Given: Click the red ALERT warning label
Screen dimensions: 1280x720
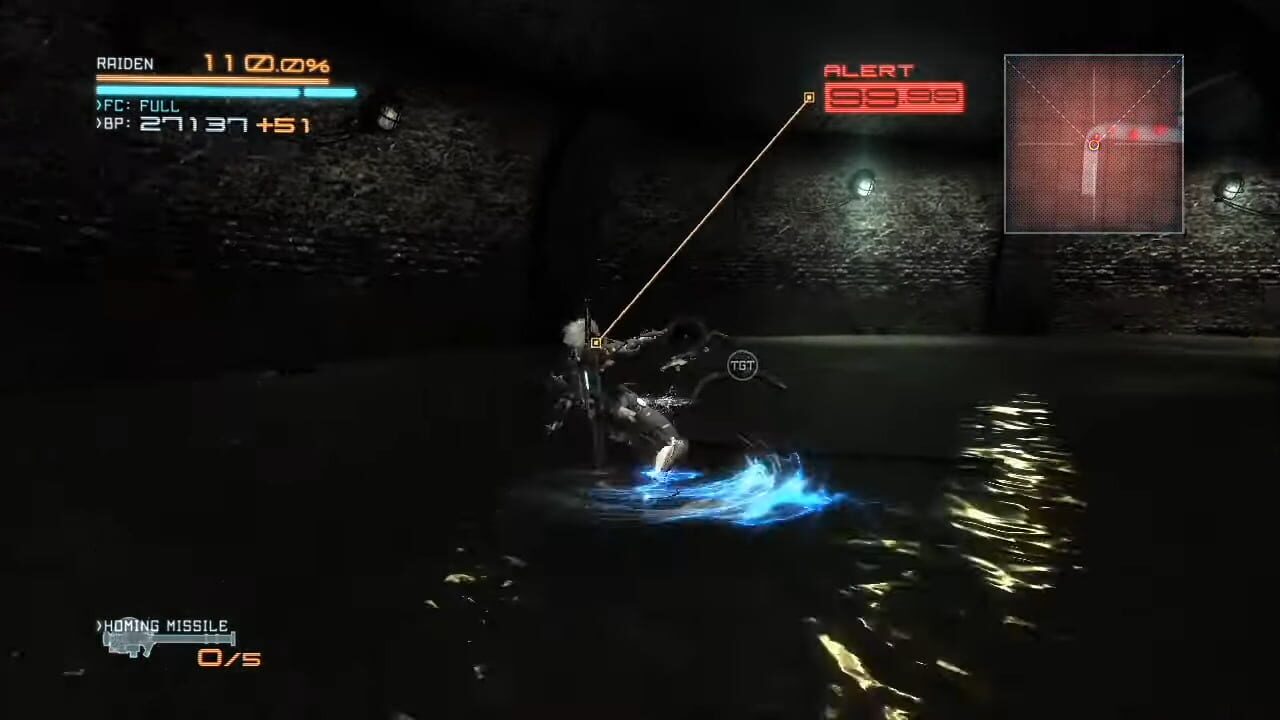Looking at the screenshot, I should coord(869,70).
